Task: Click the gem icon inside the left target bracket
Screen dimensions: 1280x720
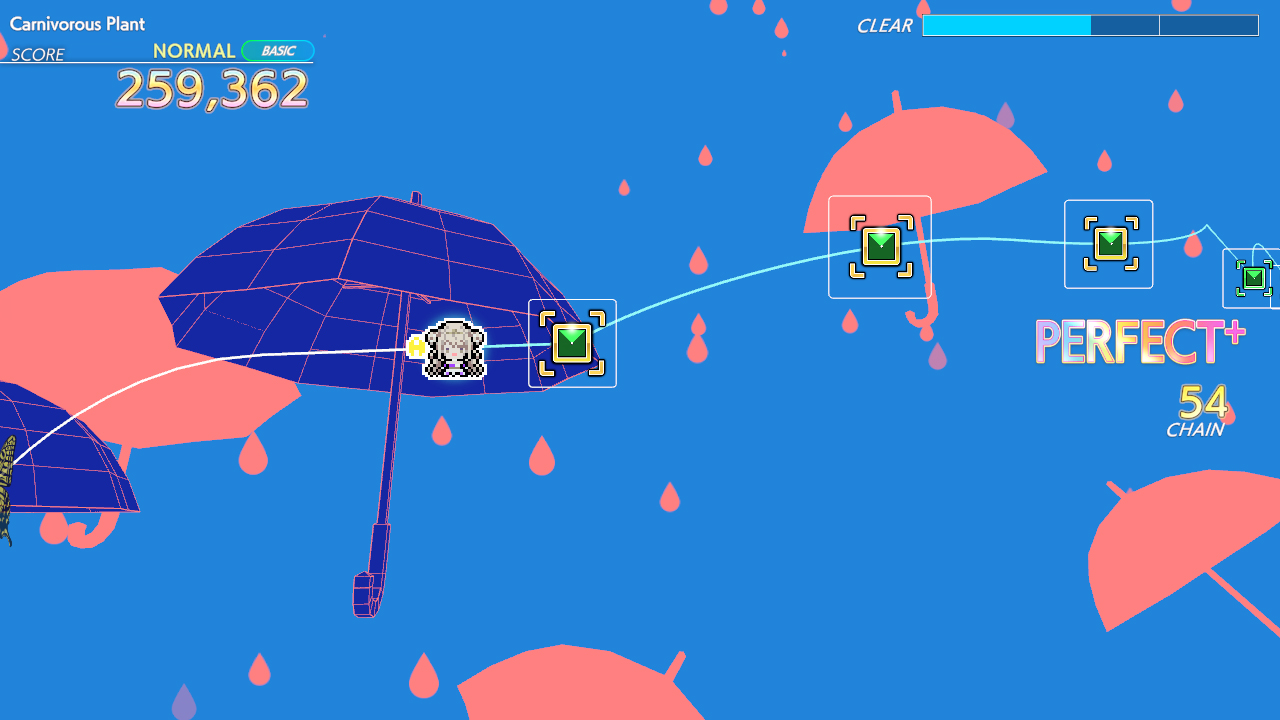Action: pos(571,343)
